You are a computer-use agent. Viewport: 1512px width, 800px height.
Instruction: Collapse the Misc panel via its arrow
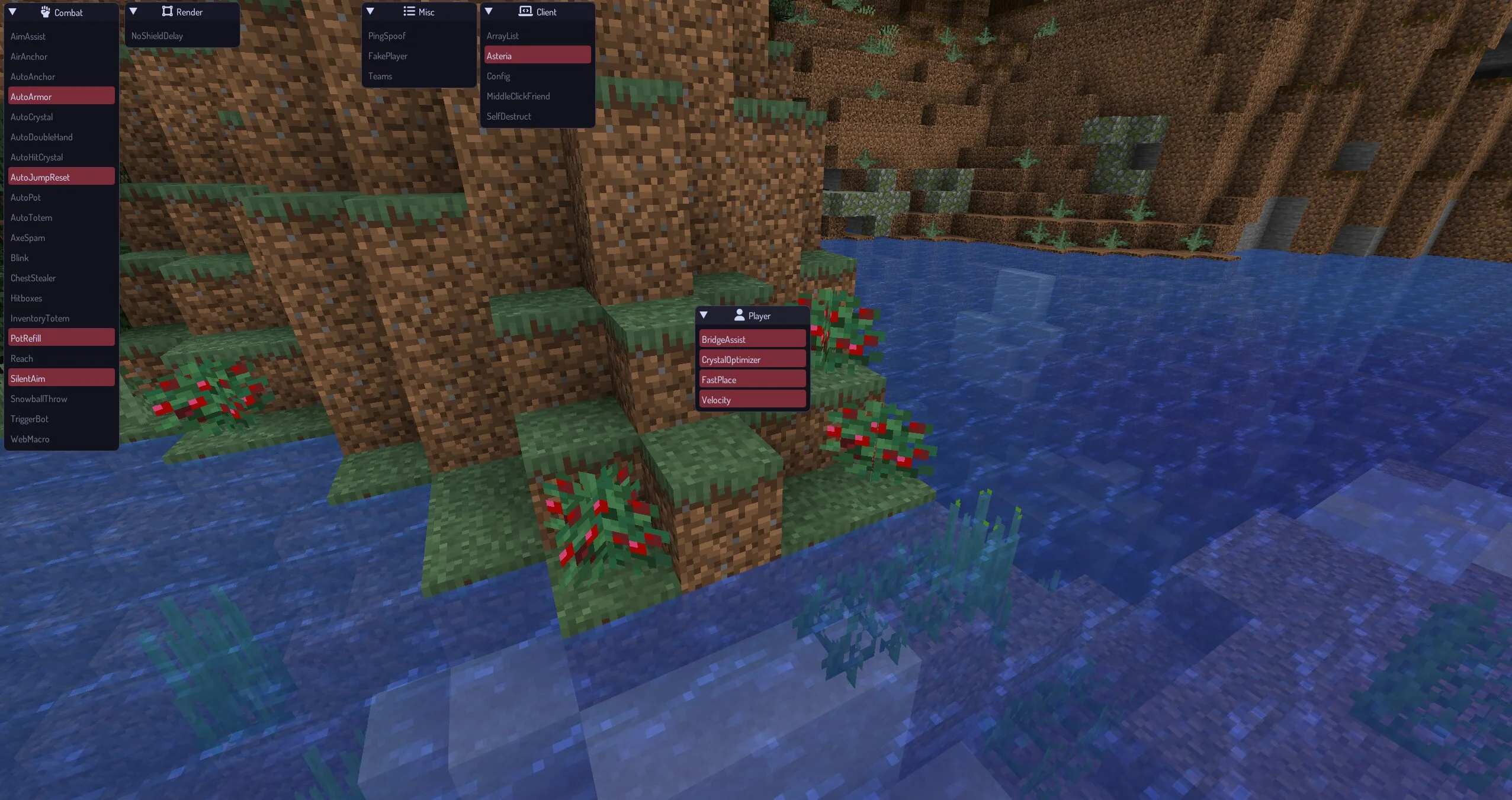370,11
